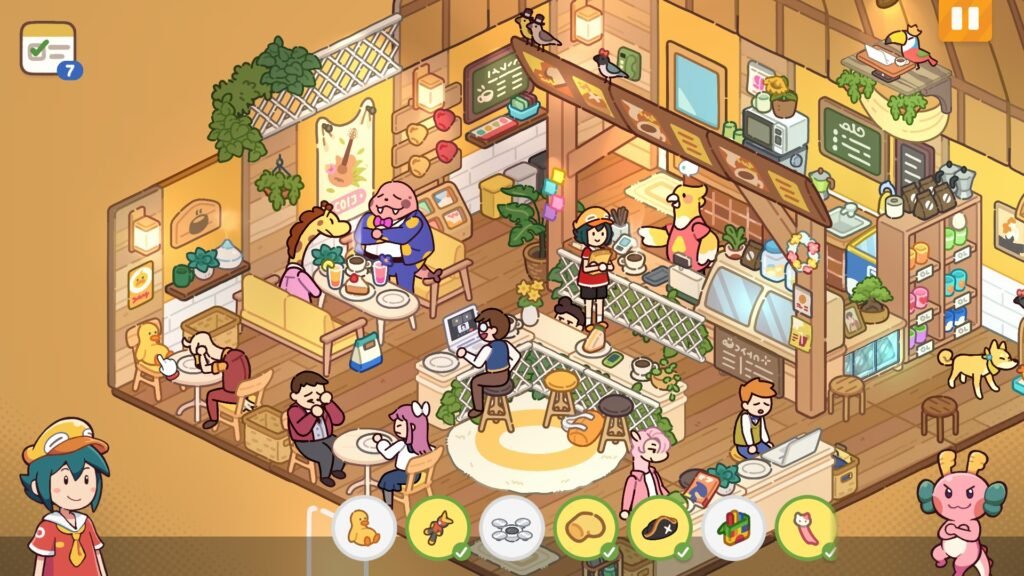Image resolution: width=1024 pixels, height=576 pixels.
Task: Choose the found plush doll item slot
Action: click(x=438, y=527)
